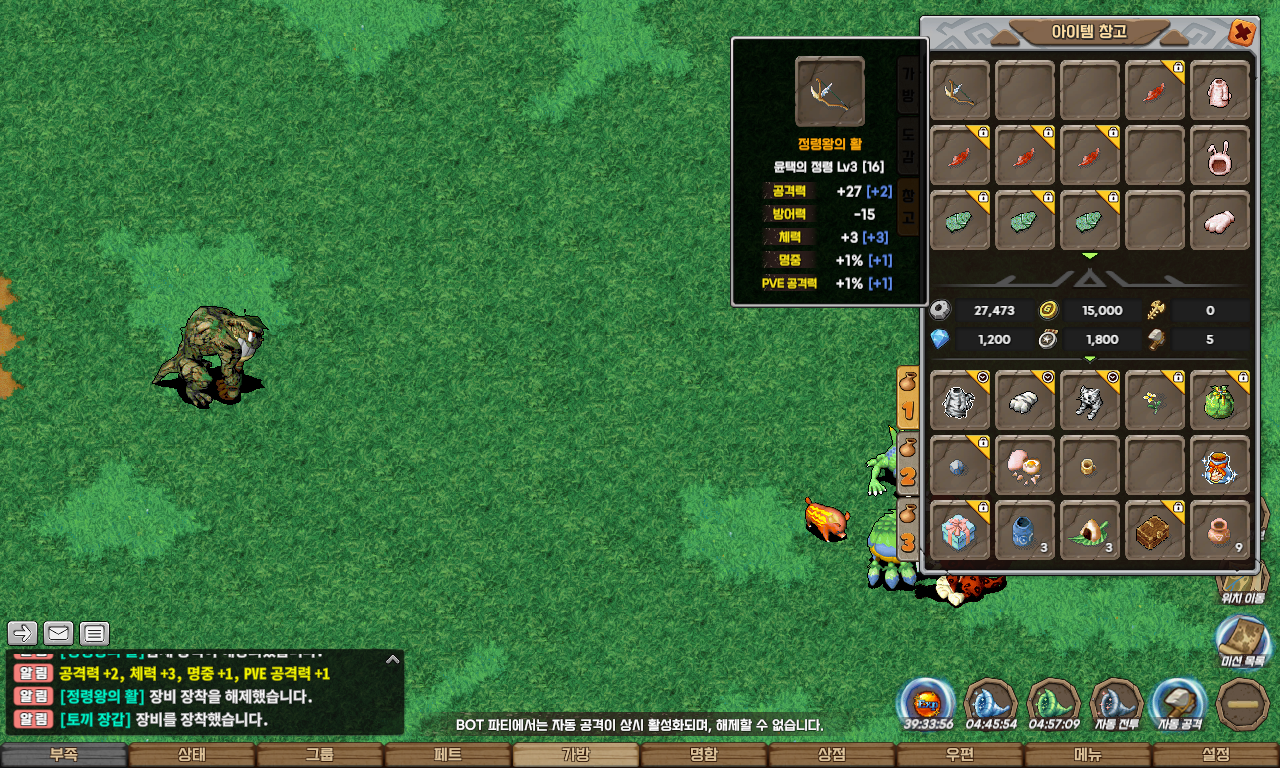Open the 상점 shop tab
The width and height of the screenshot is (1280, 768).
(x=832, y=755)
